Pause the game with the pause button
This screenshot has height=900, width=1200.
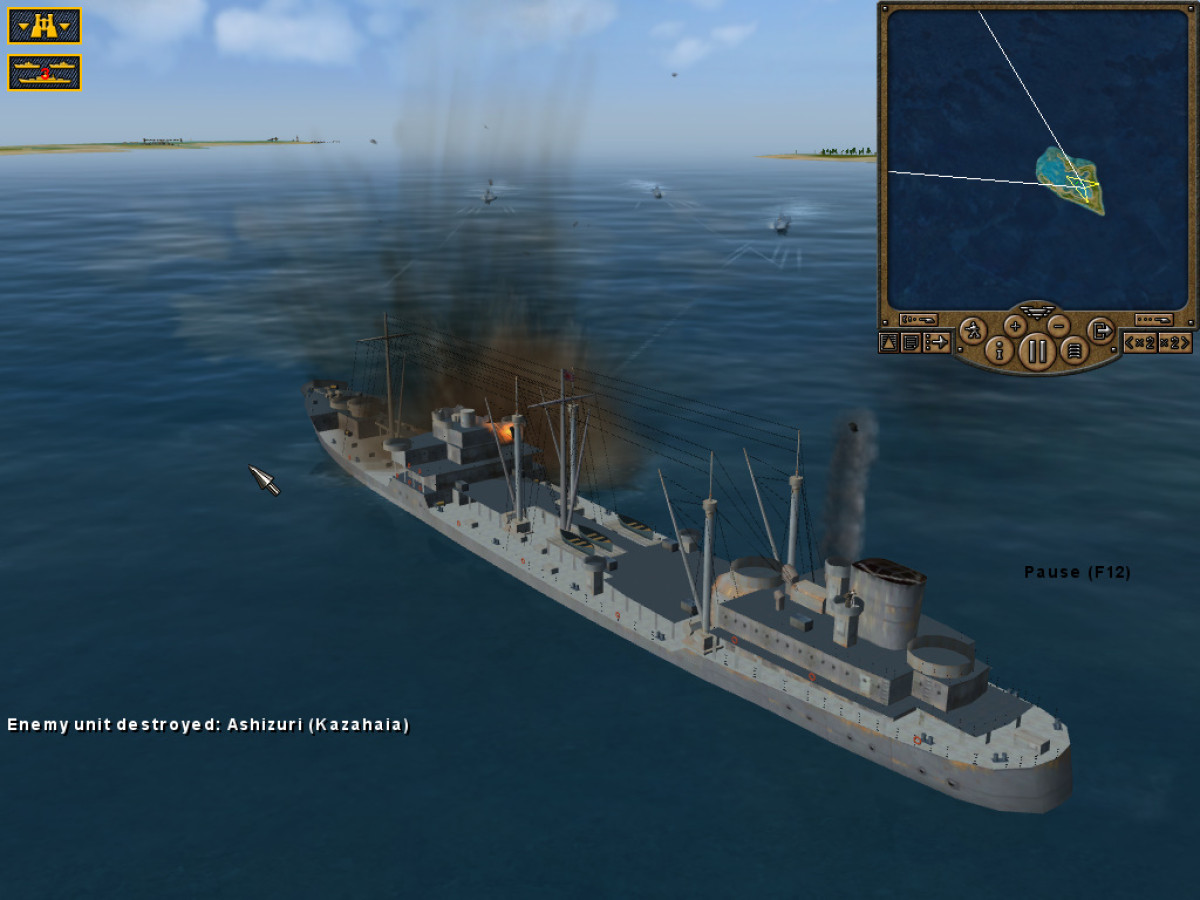coord(1037,351)
